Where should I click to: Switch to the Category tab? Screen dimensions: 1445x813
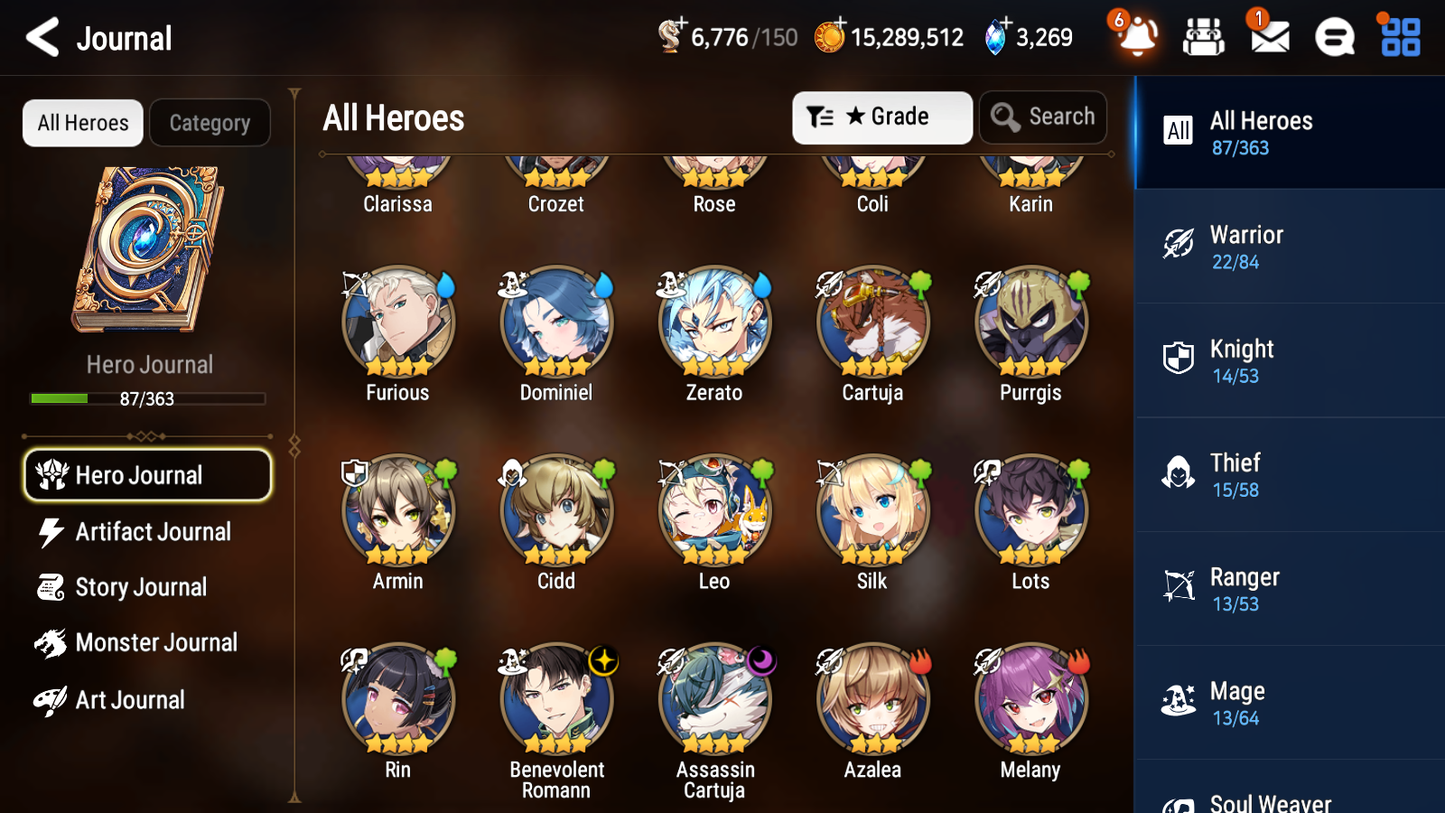tap(210, 122)
